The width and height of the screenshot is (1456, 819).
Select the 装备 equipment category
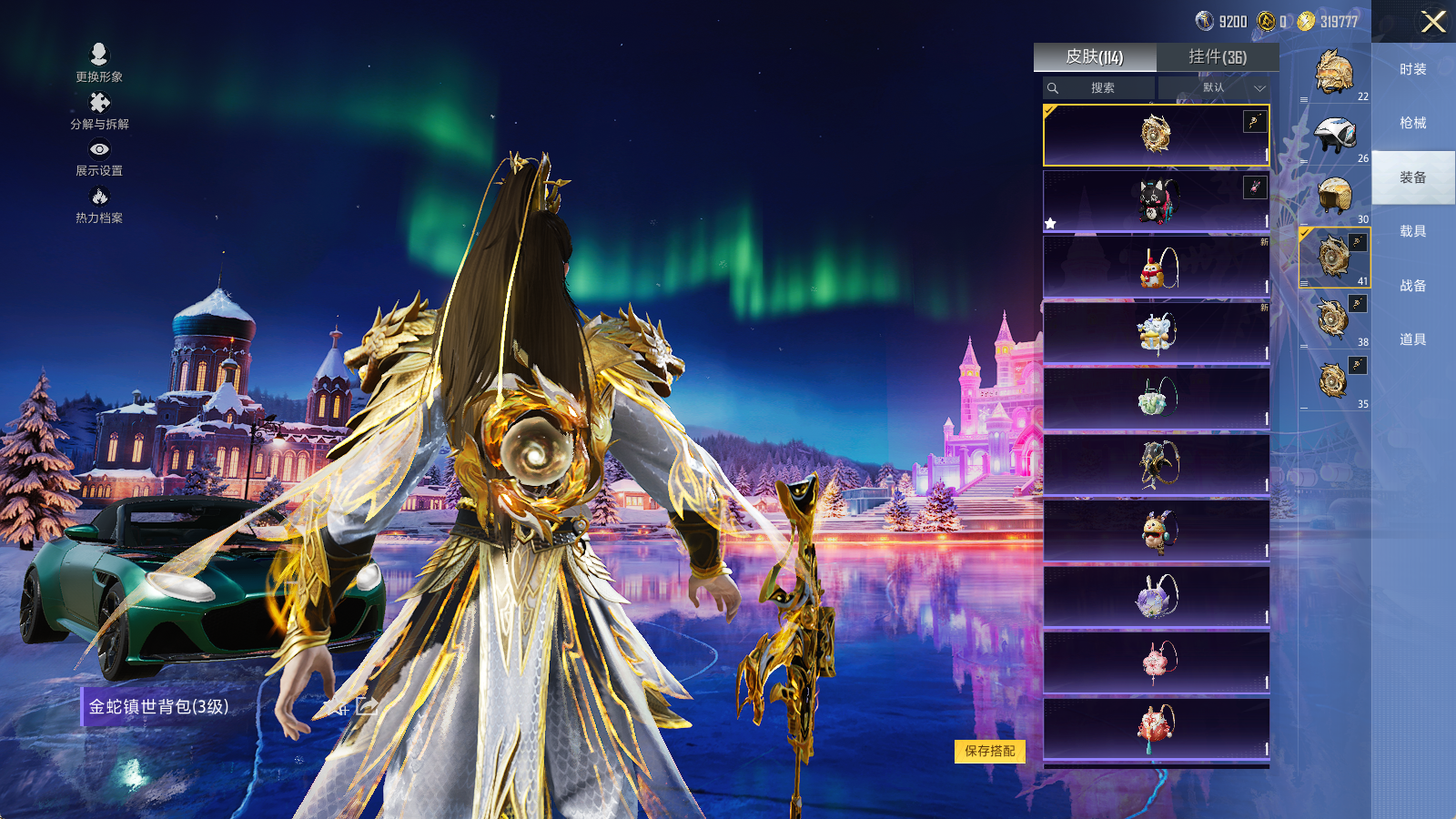[x=1412, y=177]
